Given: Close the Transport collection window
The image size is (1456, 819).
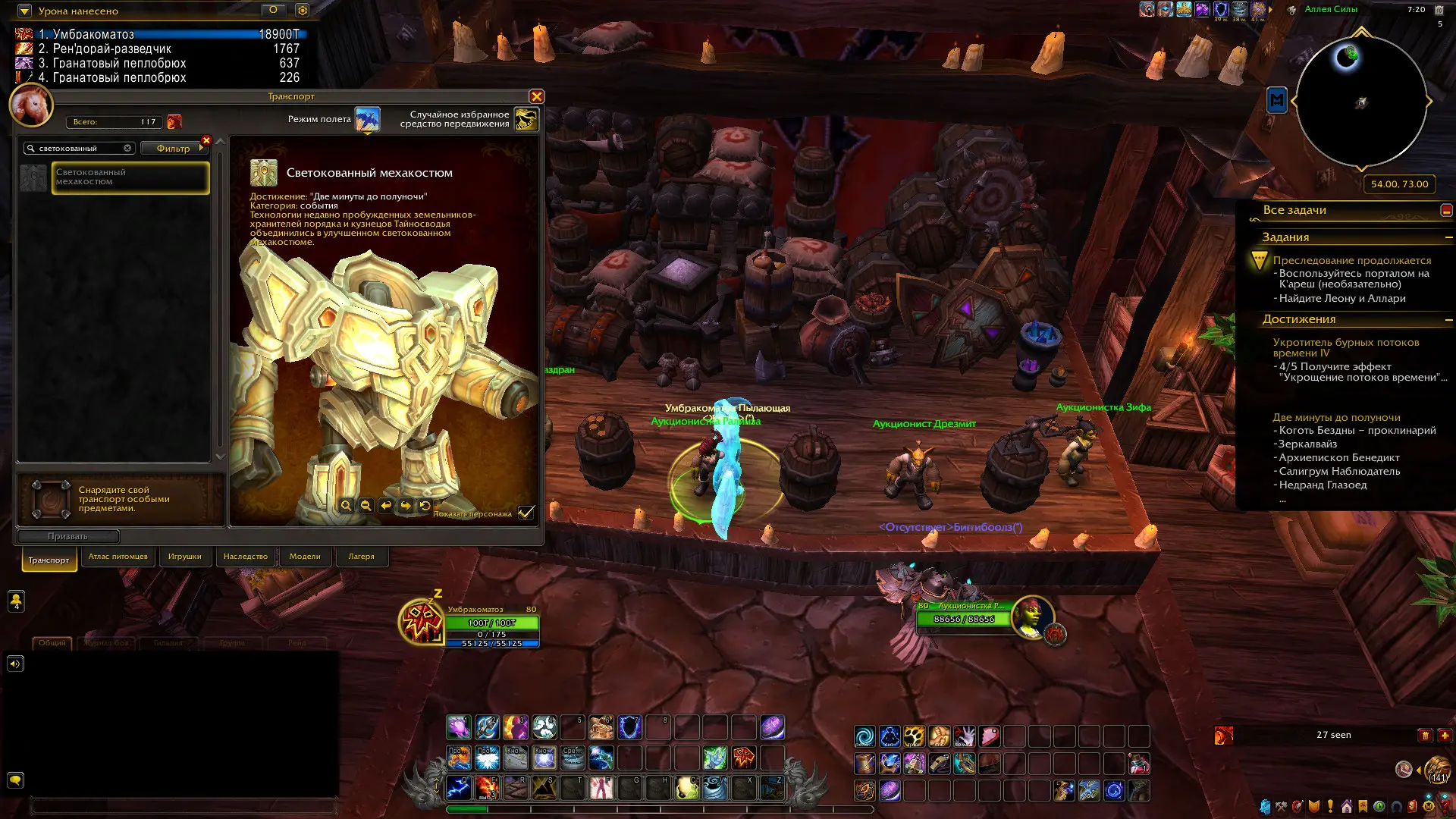Looking at the screenshot, I should (536, 96).
